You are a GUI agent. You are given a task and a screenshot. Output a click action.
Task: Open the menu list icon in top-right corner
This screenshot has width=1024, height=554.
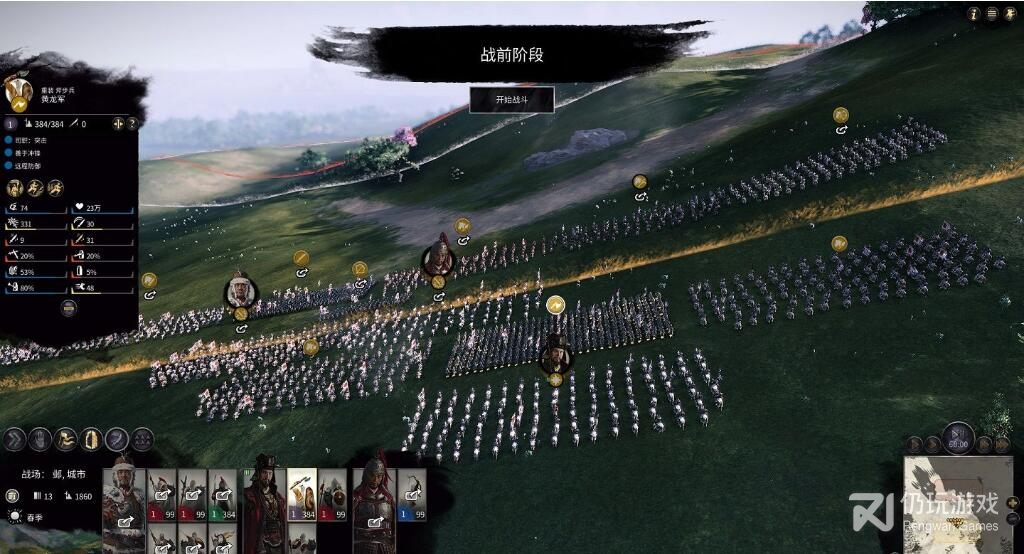992,14
